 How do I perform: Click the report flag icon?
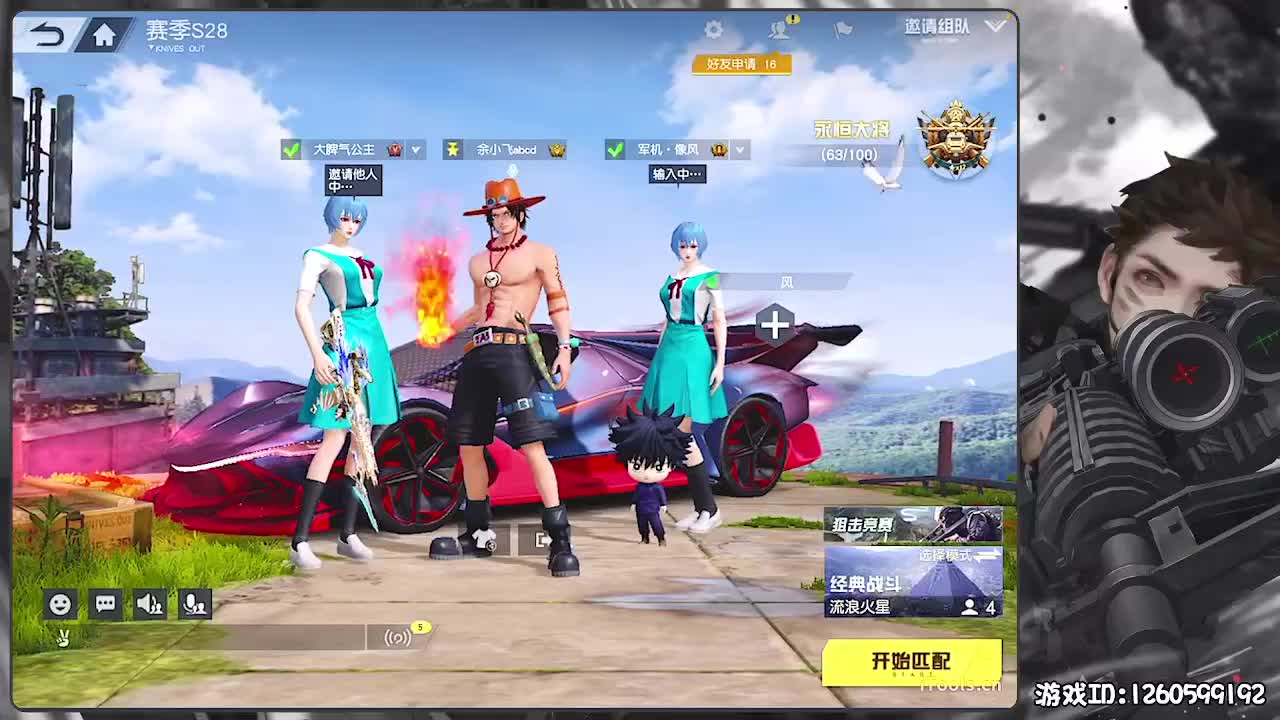tap(841, 30)
